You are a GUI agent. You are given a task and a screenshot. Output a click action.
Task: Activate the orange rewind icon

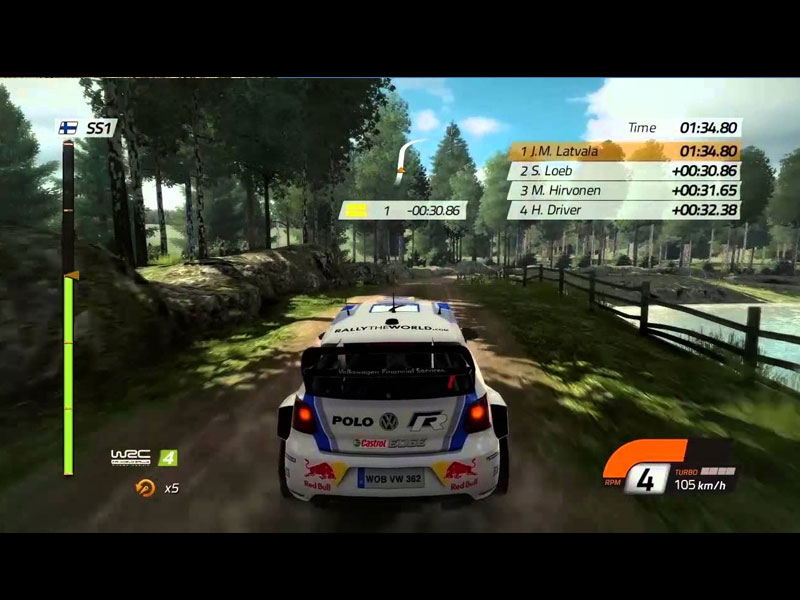[145, 488]
